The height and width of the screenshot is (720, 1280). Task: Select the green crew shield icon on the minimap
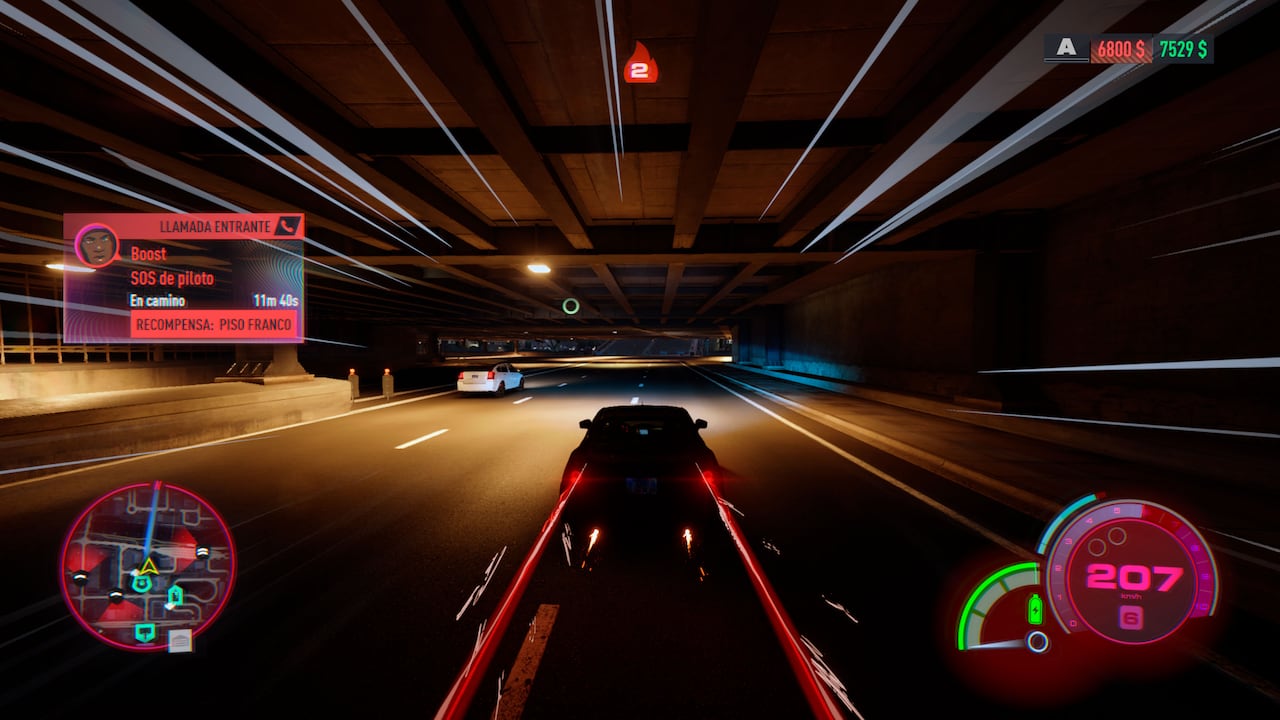(142, 583)
